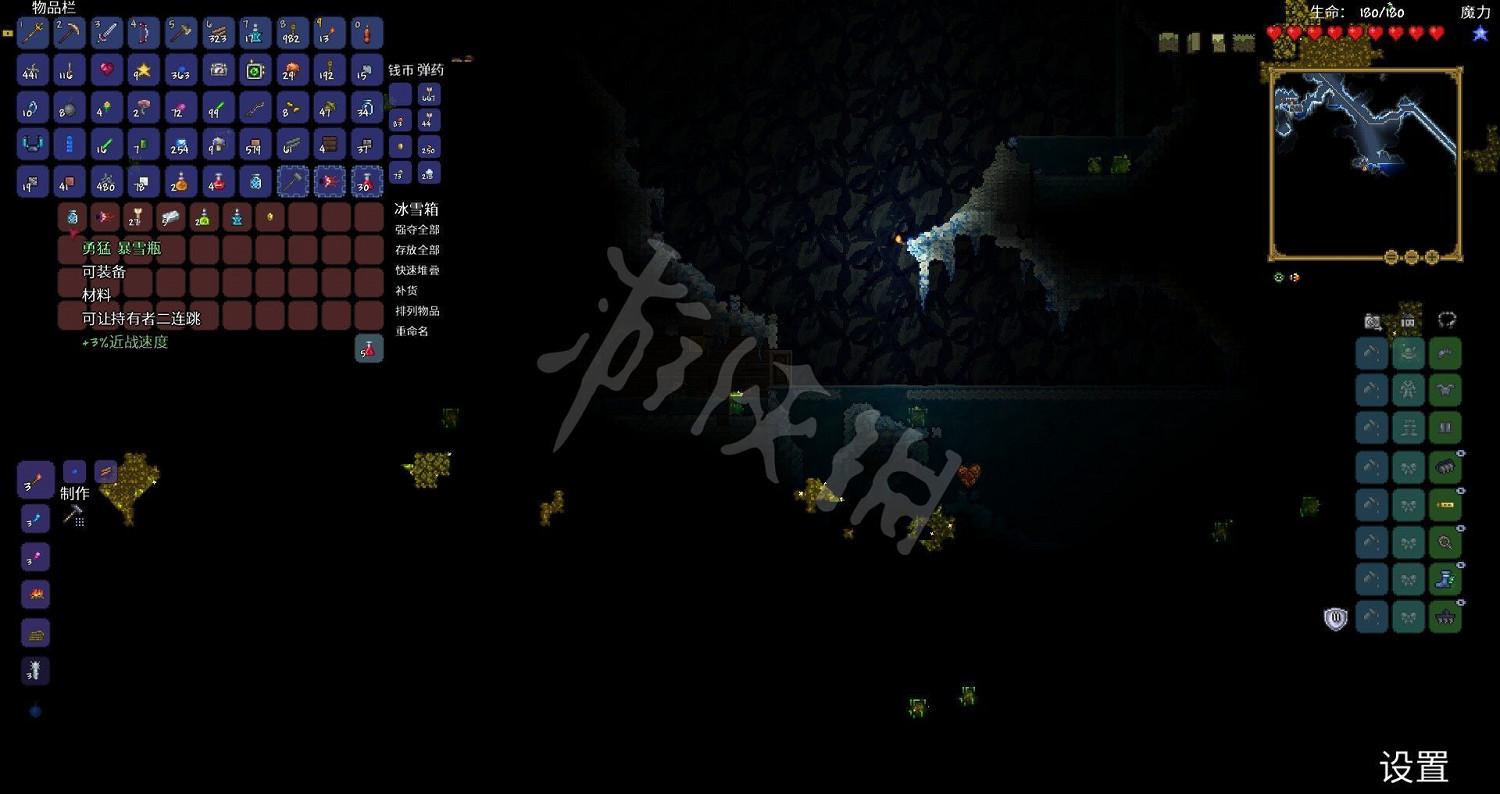Choose 快速堆叠 in the chest options

click(x=416, y=270)
